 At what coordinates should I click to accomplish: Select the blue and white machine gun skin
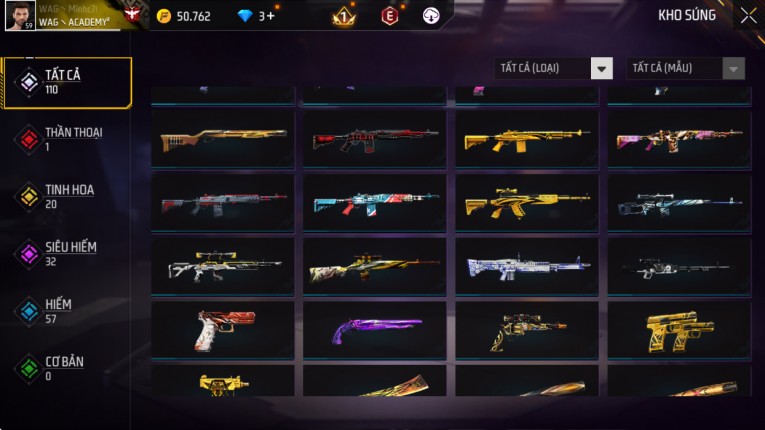pos(527,266)
